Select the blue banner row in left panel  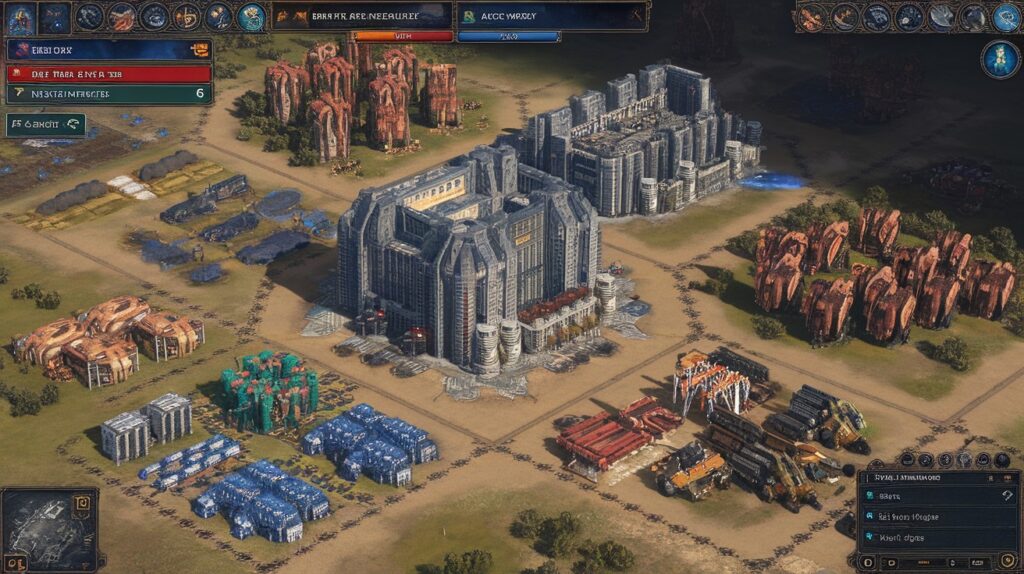(x=109, y=49)
